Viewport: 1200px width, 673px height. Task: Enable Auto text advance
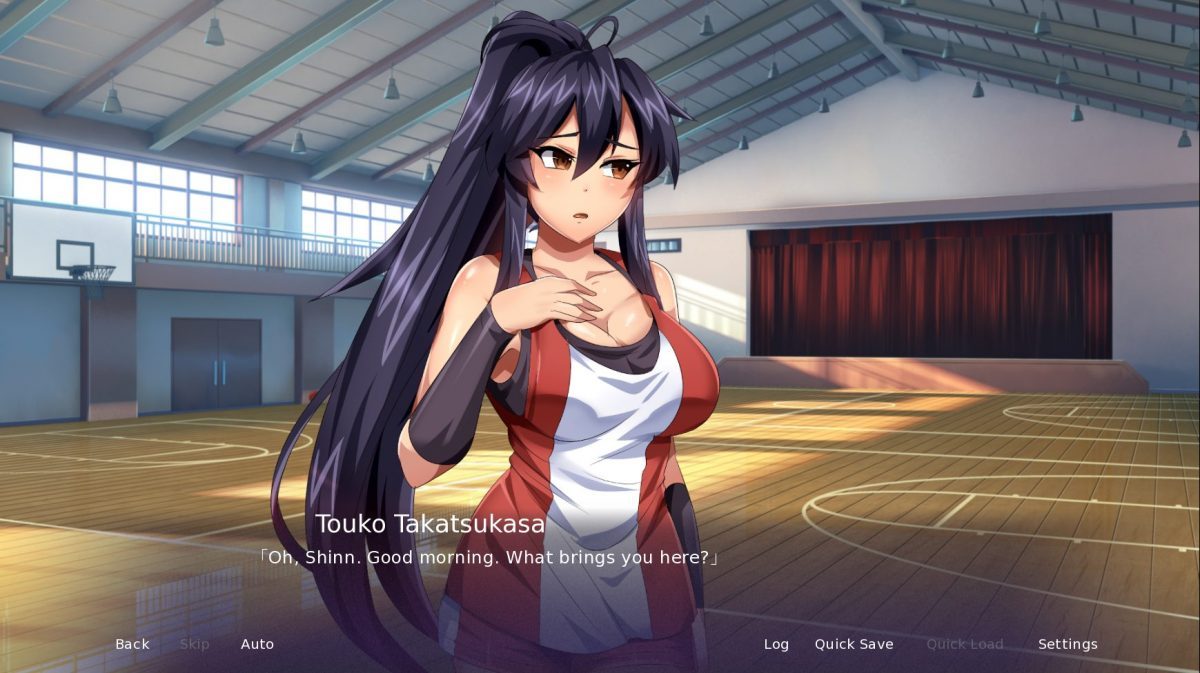(257, 644)
